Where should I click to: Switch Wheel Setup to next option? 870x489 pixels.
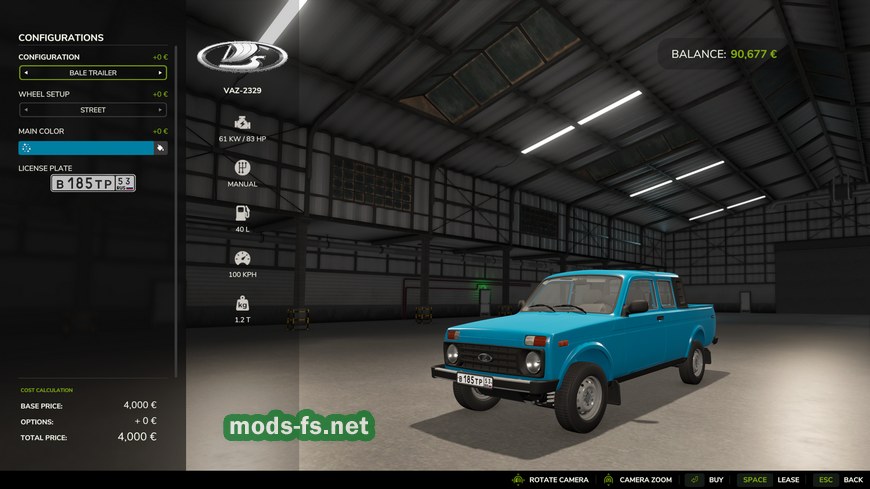pos(161,110)
